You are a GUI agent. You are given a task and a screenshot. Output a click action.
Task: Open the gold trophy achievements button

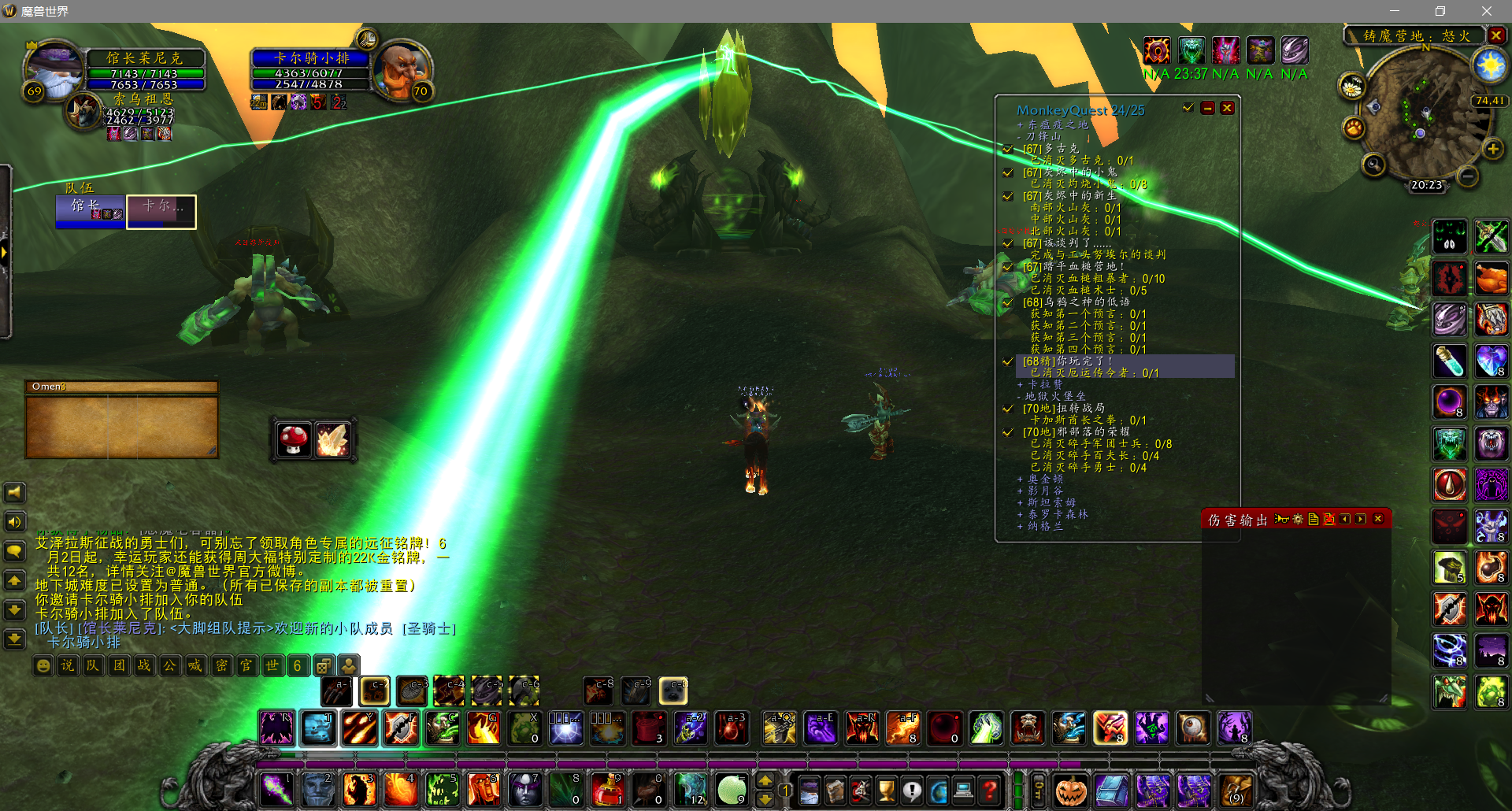(886, 789)
